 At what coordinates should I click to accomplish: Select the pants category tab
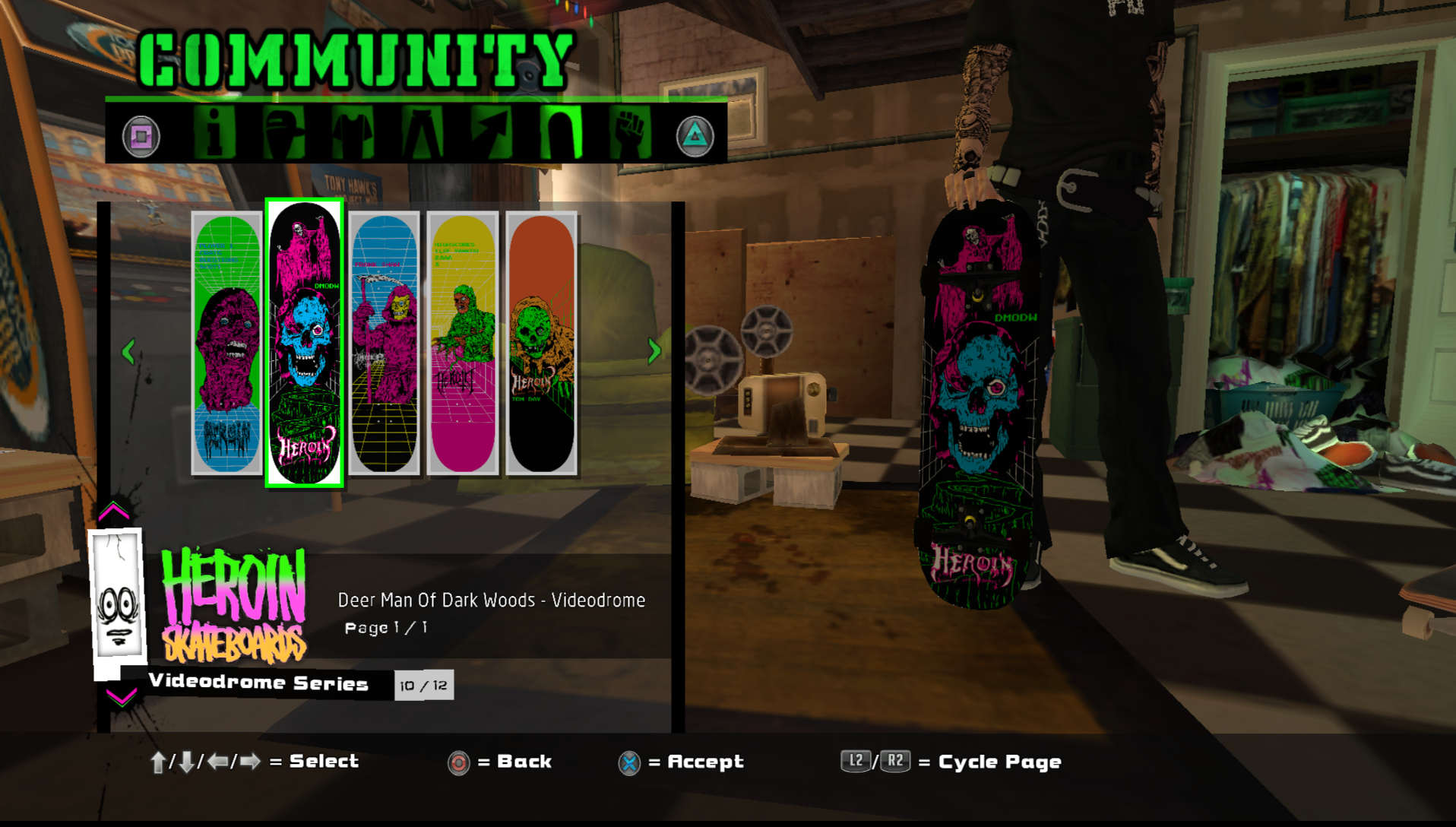click(422, 134)
